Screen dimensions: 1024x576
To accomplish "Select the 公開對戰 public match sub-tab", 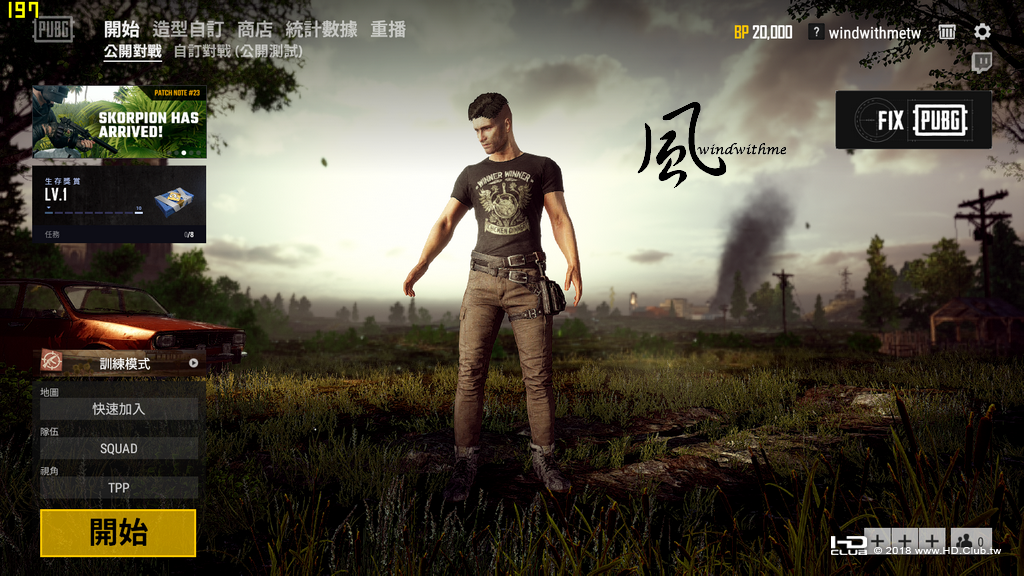I will 132,51.
